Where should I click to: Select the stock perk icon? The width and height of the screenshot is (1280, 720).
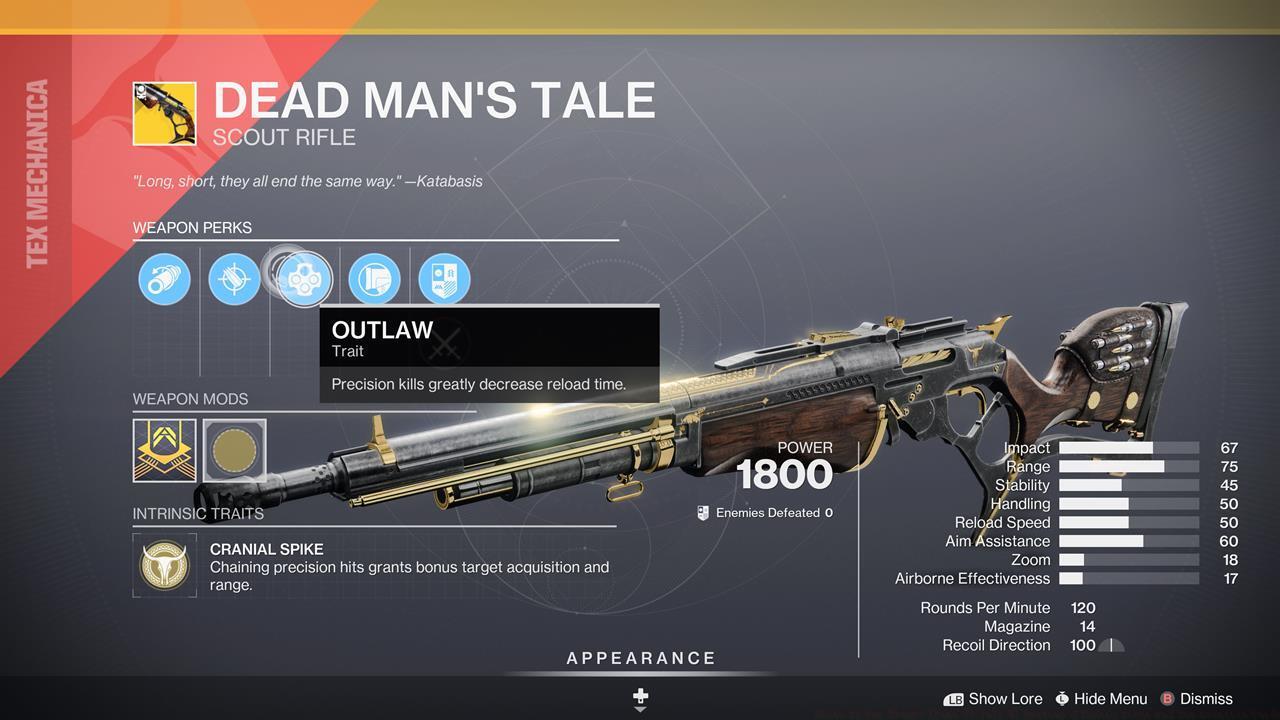click(x=375, y=279)
